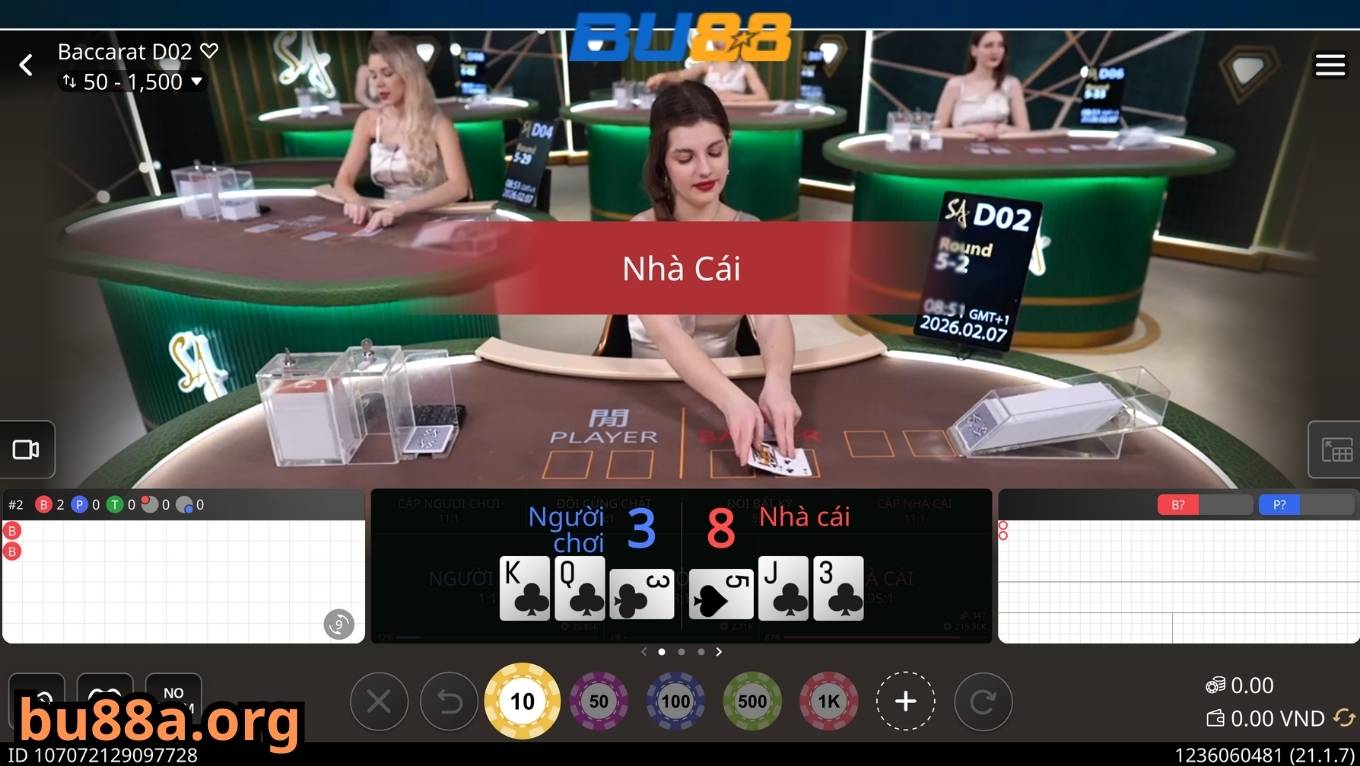Image resolution: width=1360 pixels, height=766 pixels.
Task: Select the yellow 10 chip
Action: [522, 701]
